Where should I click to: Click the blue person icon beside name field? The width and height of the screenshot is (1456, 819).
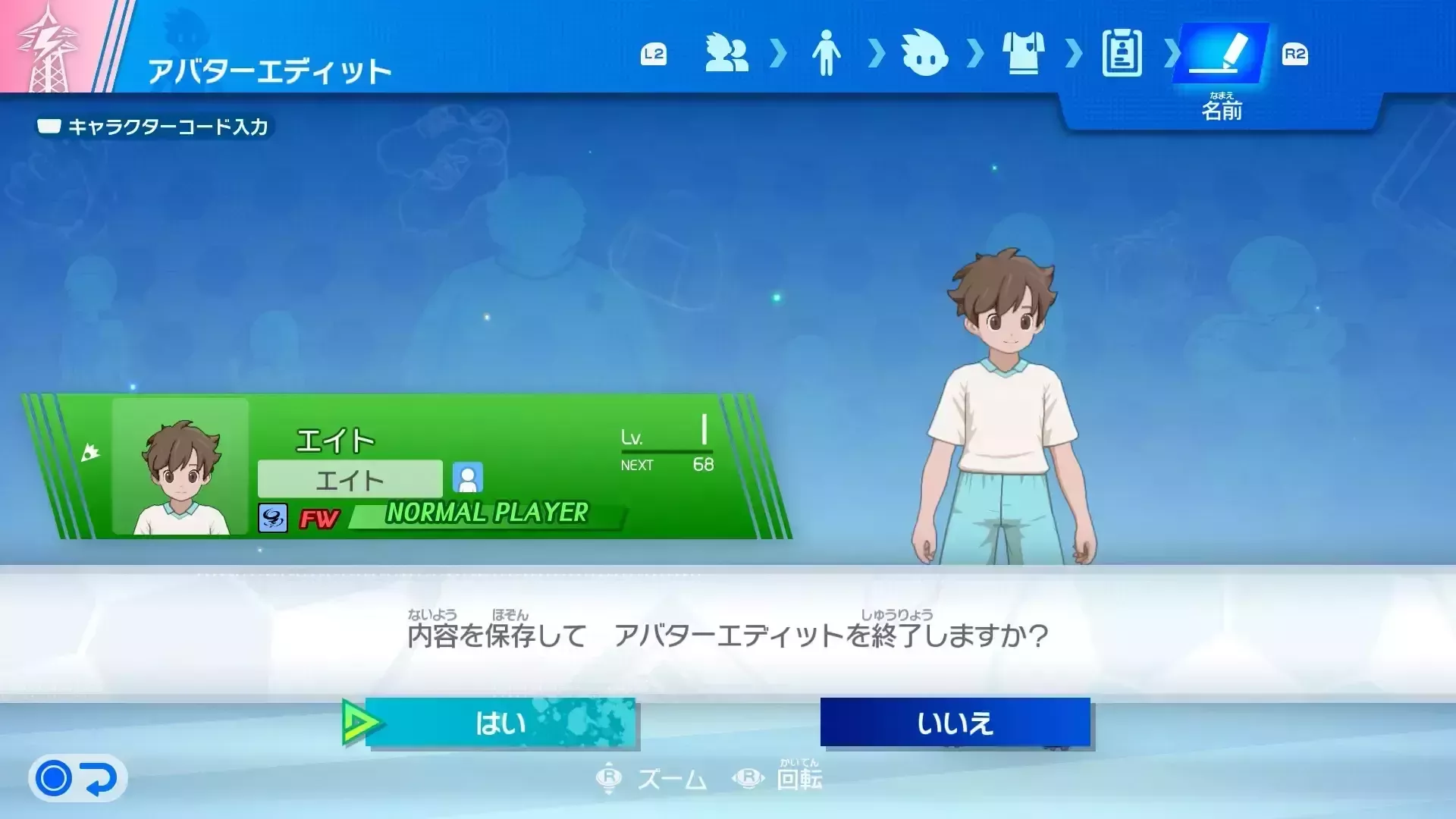(469, 479)
